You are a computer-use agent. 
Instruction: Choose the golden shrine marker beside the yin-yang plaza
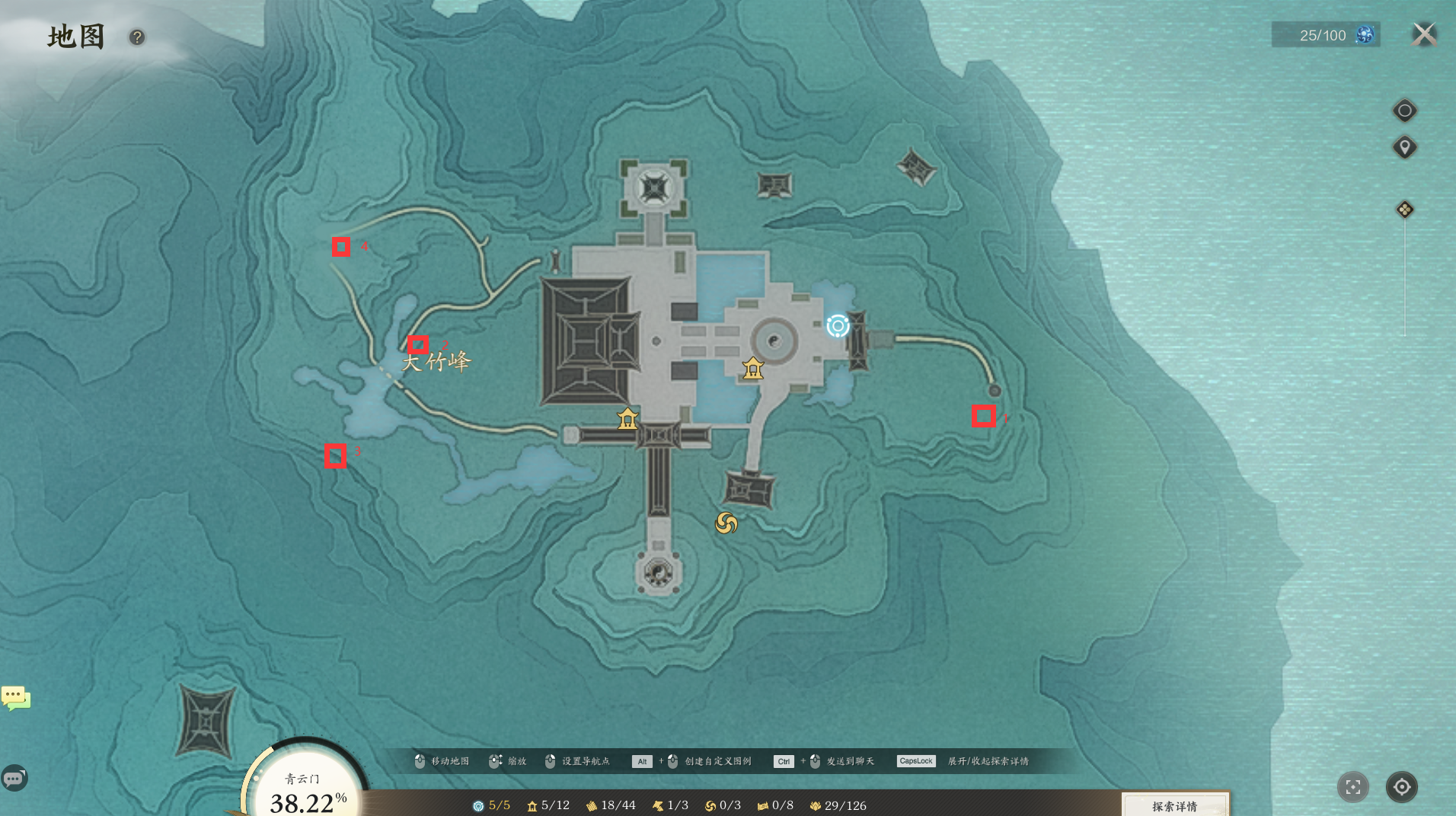pos(753,369)
